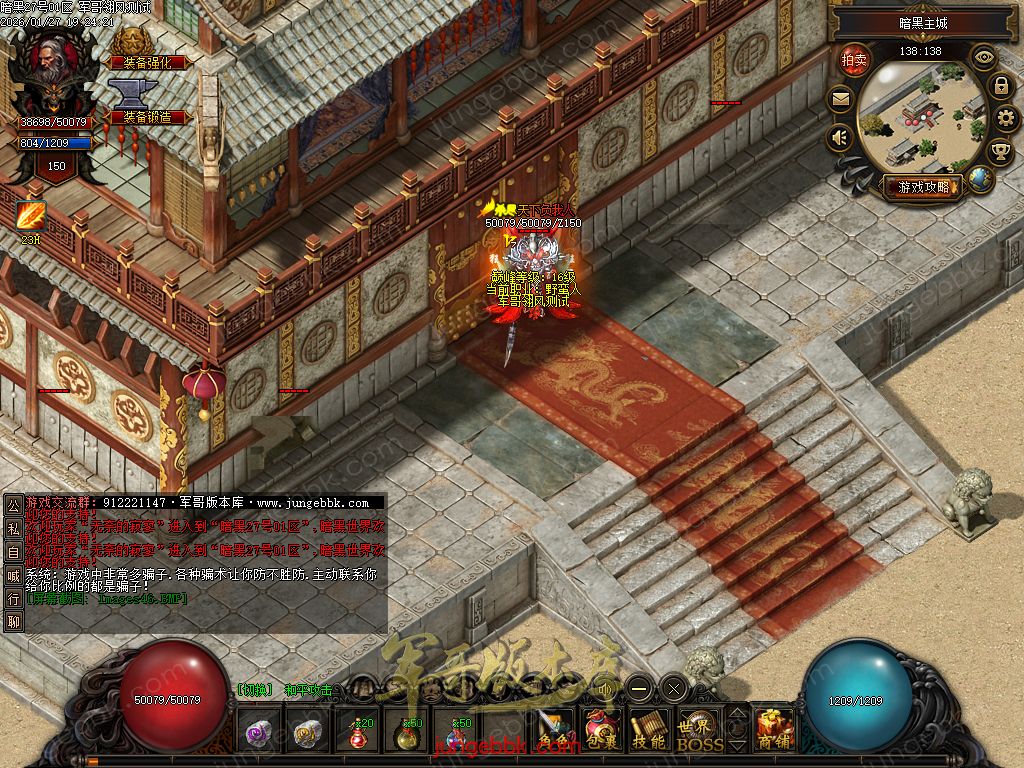This screenshot has width=1024, height=768.
Task: Open the mail envelope icon
Action: point(840,99)
